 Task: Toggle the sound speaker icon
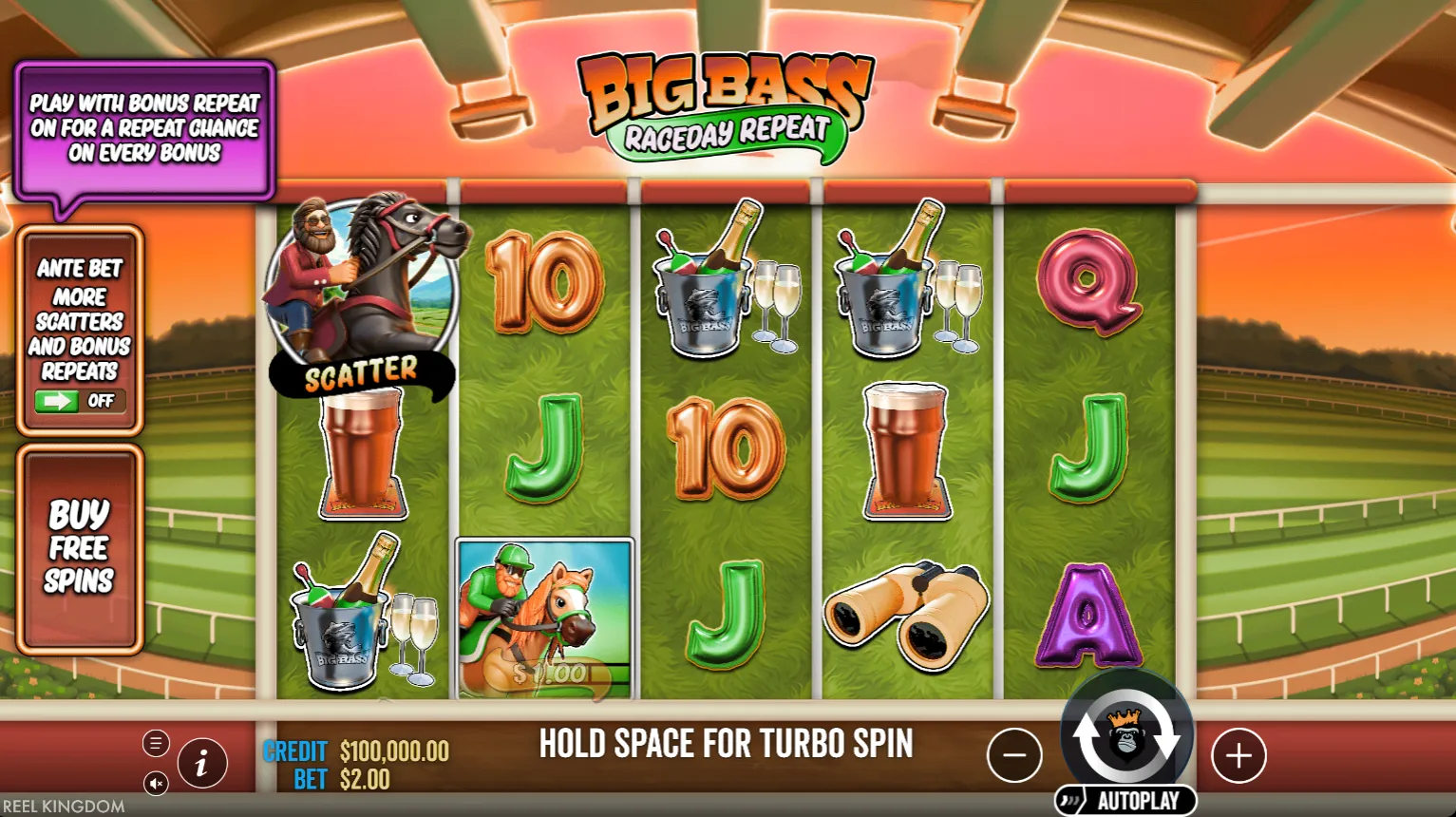tap(157, 783)
